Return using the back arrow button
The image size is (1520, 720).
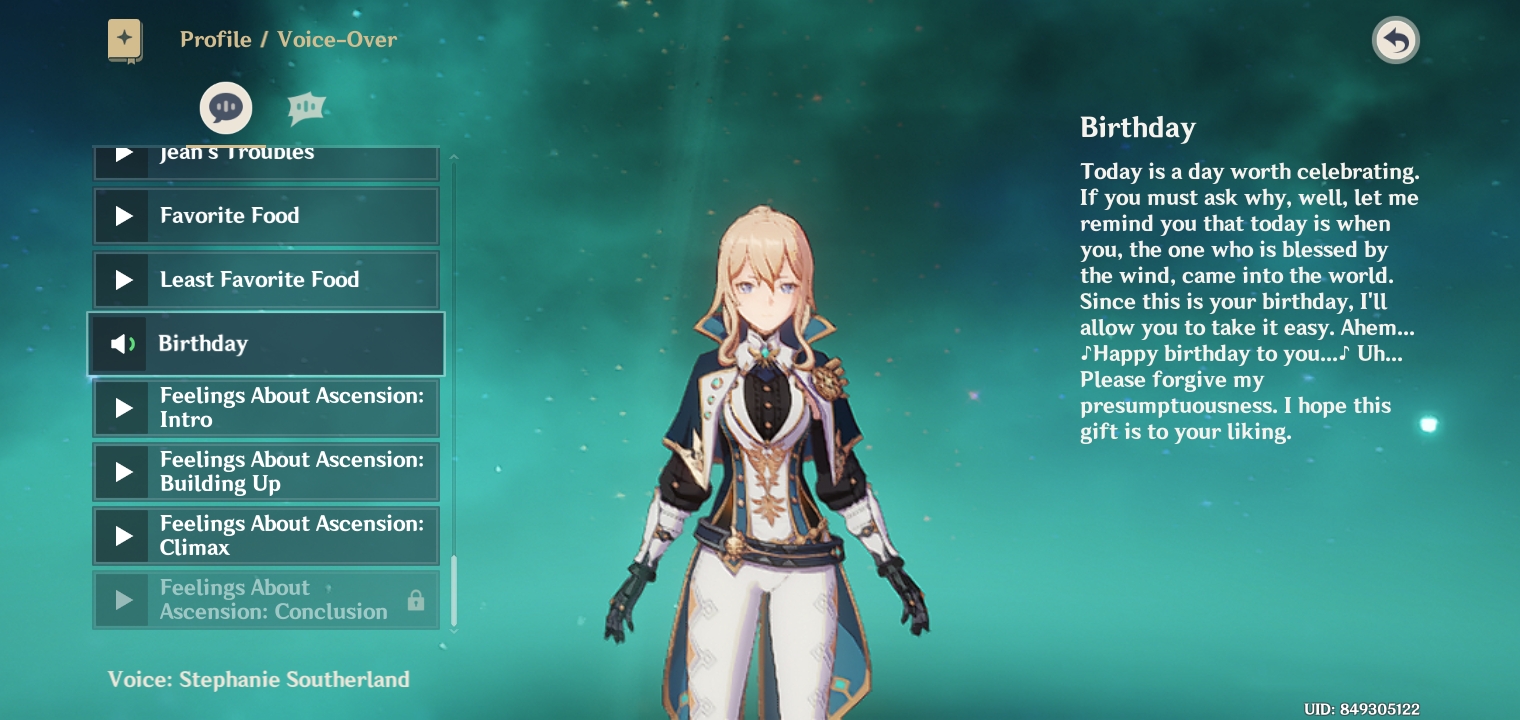pos(1395,41)
